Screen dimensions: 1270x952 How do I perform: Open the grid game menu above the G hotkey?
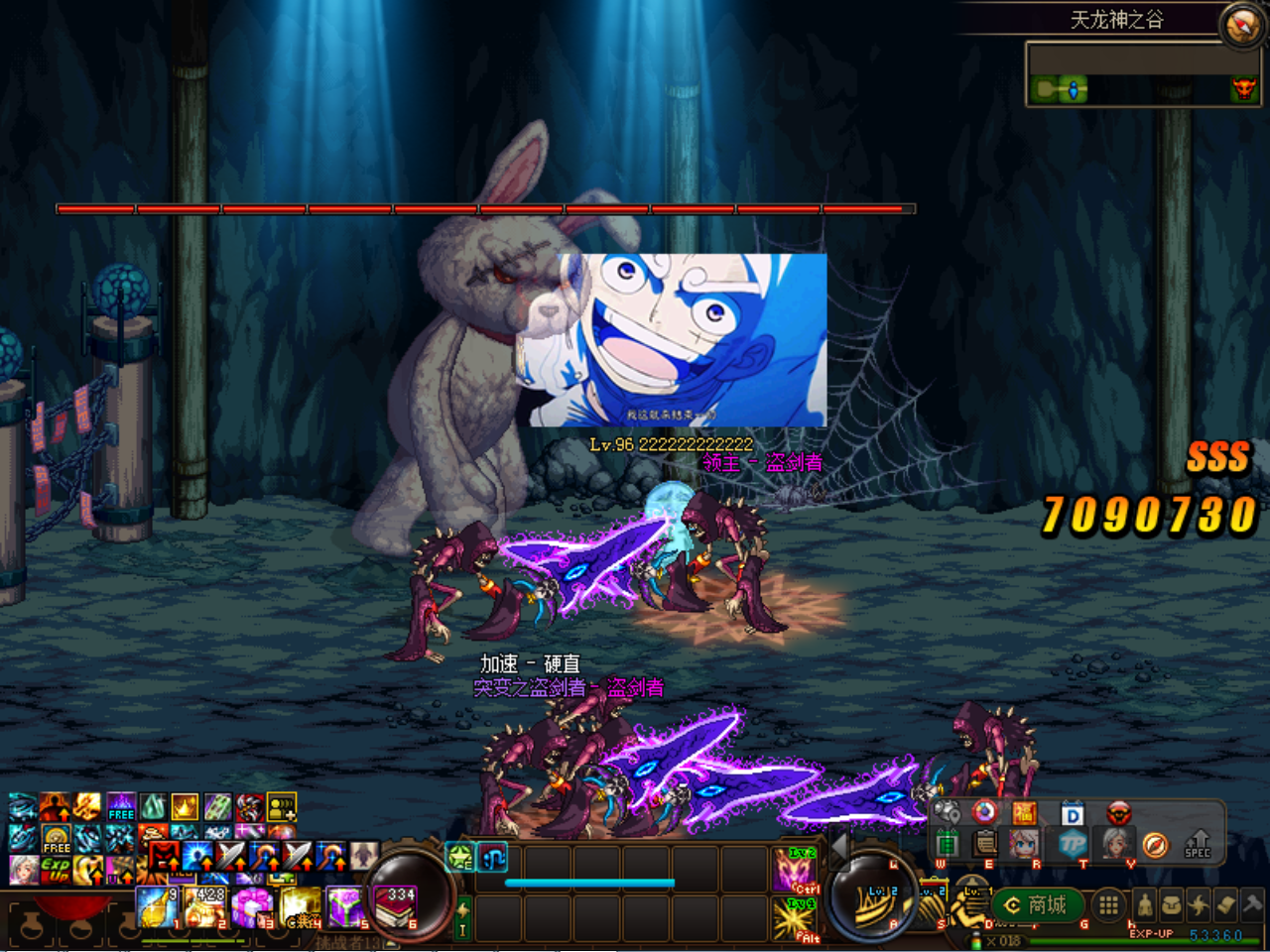(x=1108, y=905)
